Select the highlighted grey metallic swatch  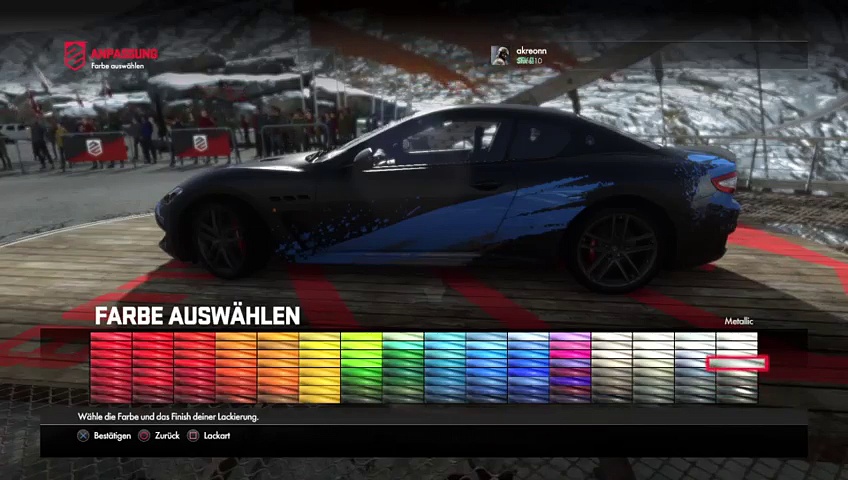pyautogui.click(x=737, y=363)
